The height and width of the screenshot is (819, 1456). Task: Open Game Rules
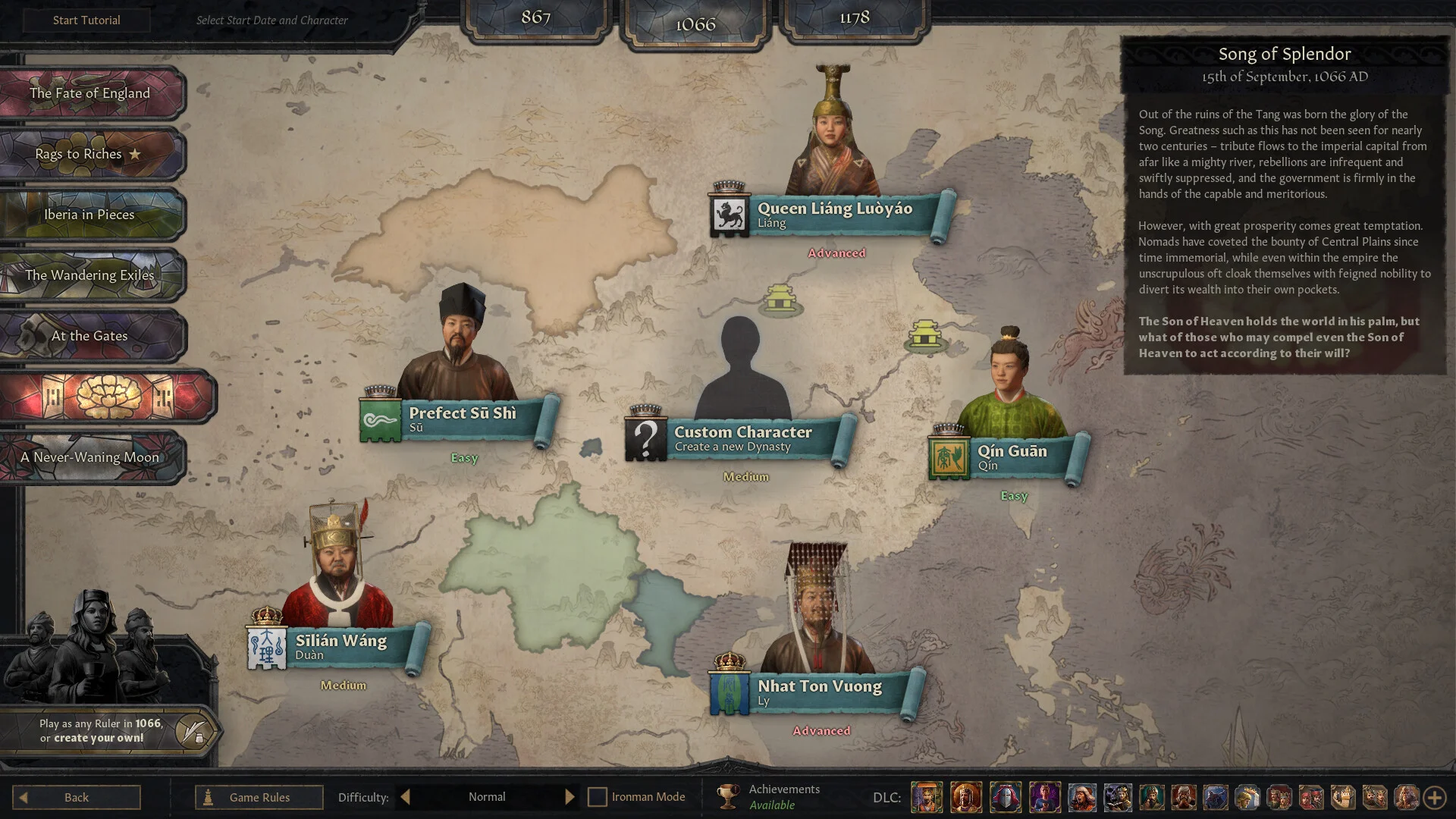tap(259, 797)
